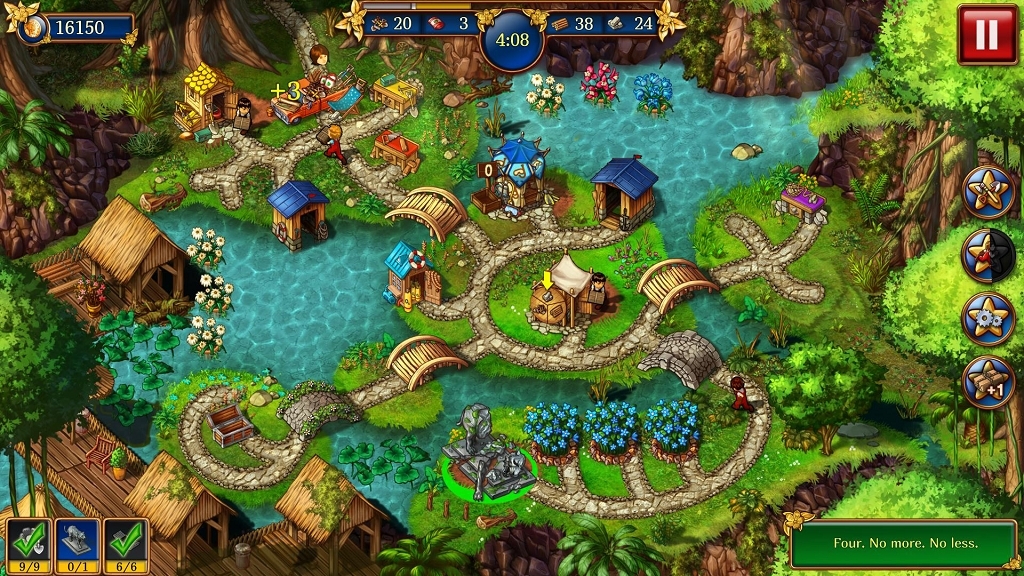Trigger the gears star bonus
Image resolution: width=1024 pixels, height=576 pixels.
[x=988, y=318]
